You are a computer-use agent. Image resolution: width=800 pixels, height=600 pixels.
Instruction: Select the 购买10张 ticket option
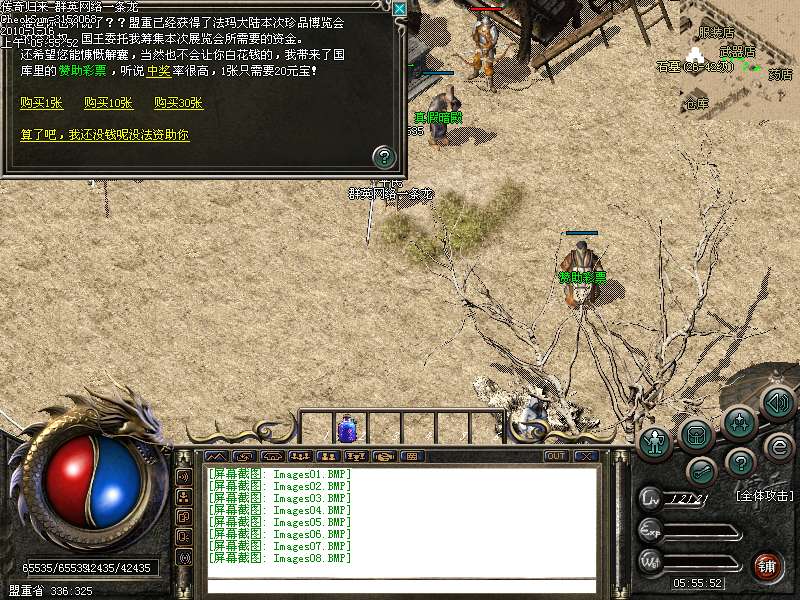[109, 103]
